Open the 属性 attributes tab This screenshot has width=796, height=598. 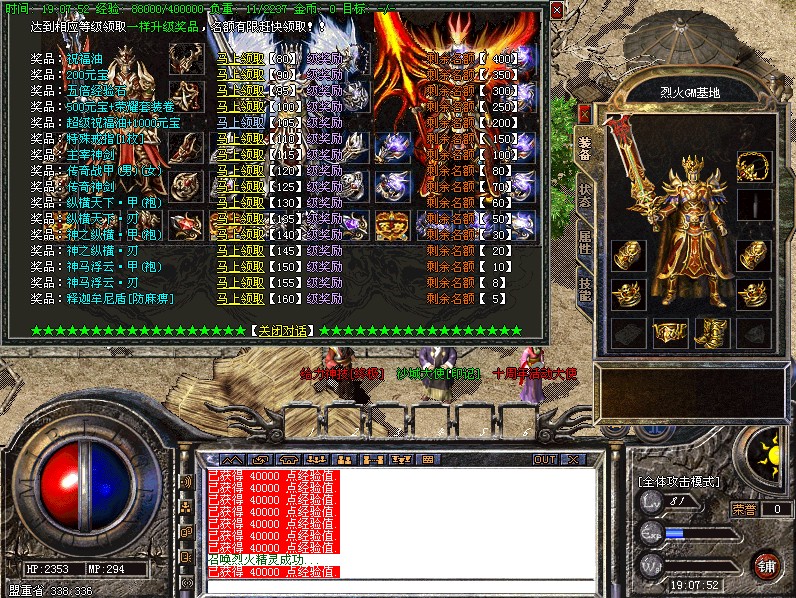pyautogui.click(x=585, y=244)
